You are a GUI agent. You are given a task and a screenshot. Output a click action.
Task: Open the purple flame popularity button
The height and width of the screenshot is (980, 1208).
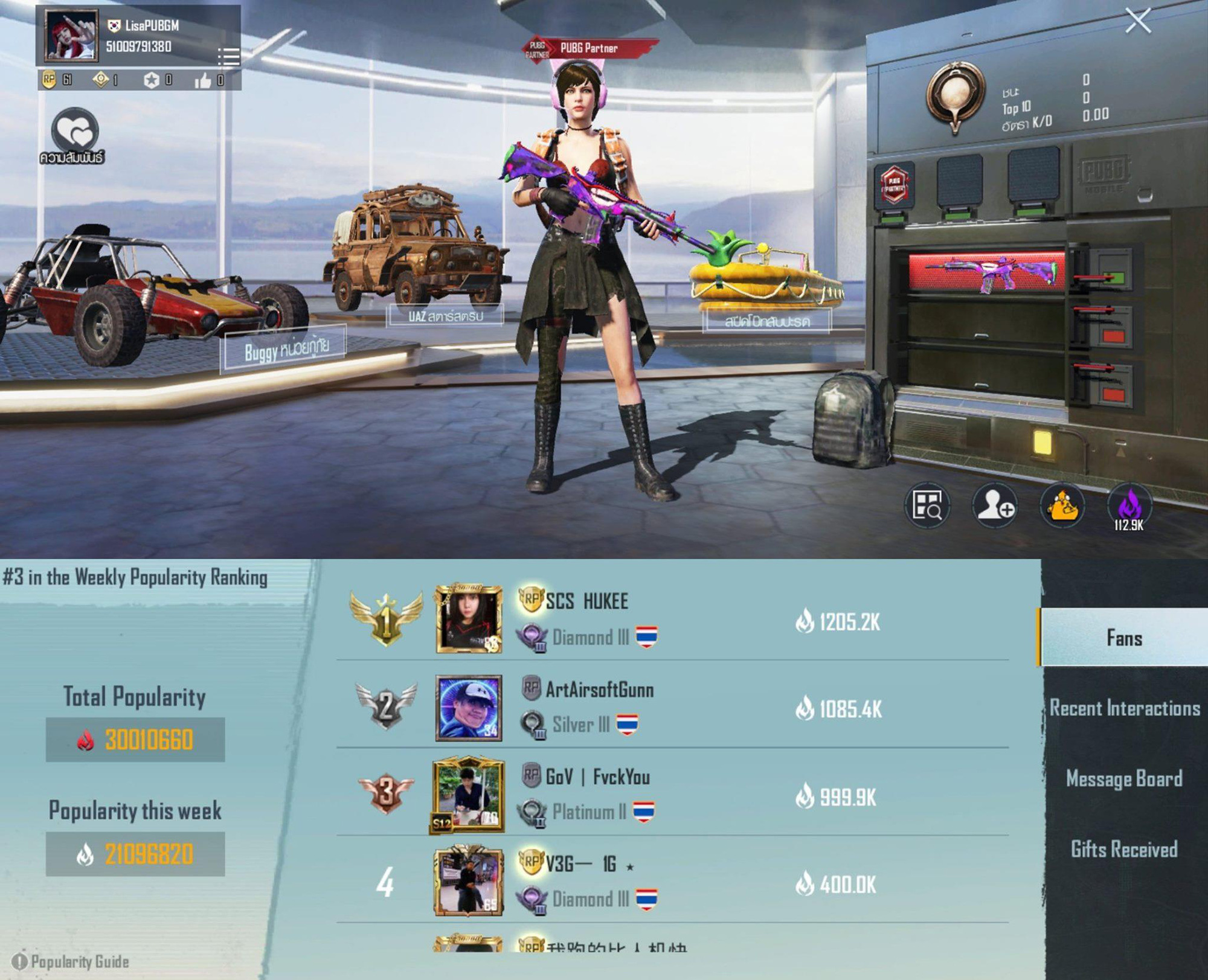[1129, 506]
